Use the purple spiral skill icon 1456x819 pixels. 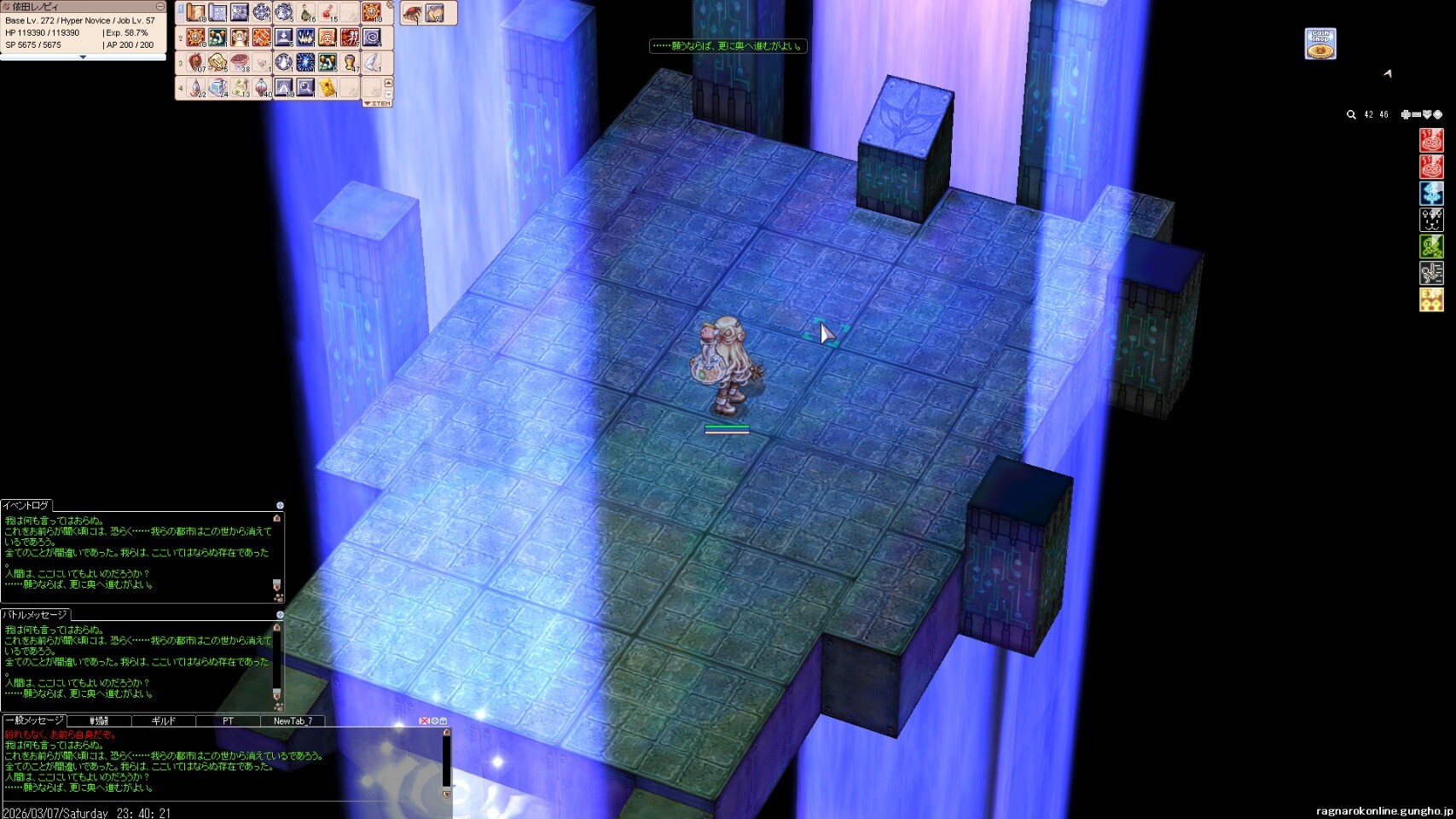[372, 38]
